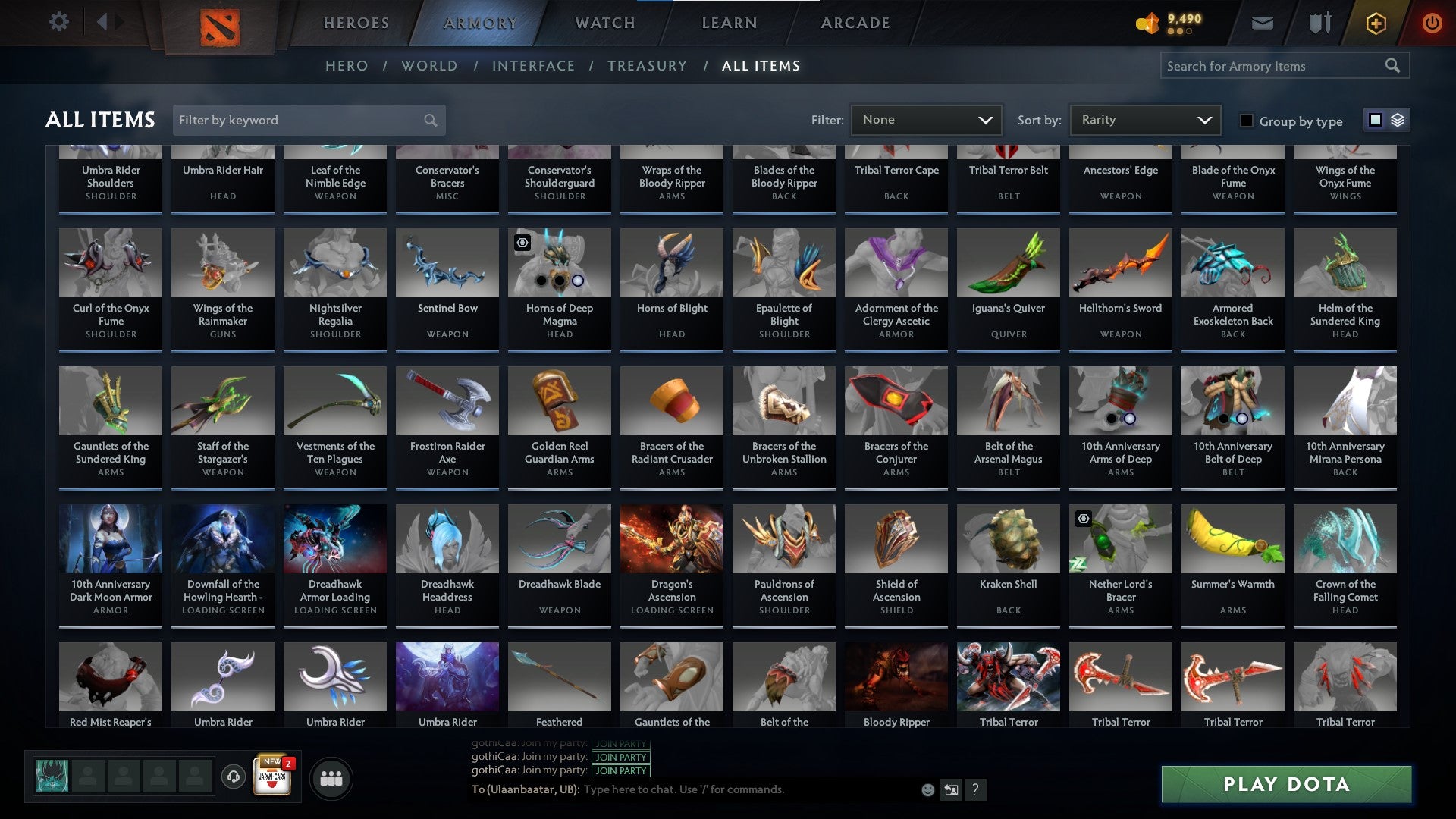Select the Helm of the Sundered King thumbnail
This screenshot has height=819, width=1456.
(1345, 263)
